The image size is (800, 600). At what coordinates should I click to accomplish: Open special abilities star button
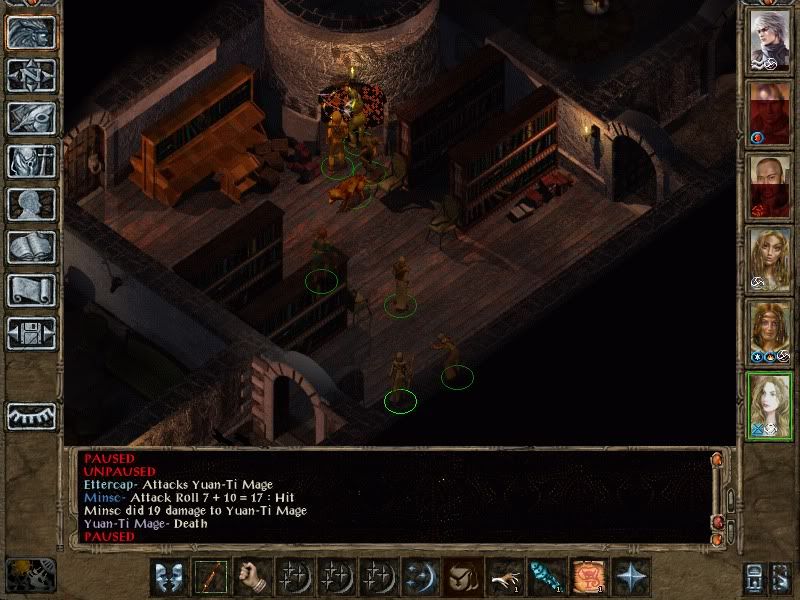[630, 577]
